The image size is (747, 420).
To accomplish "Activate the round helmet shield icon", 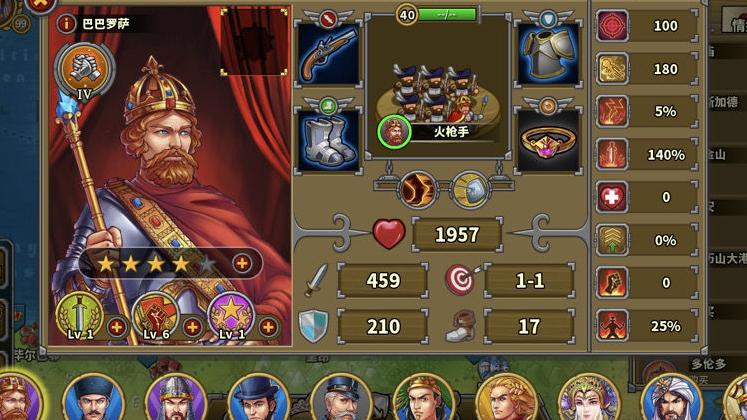I will click(x=468, y=188).
